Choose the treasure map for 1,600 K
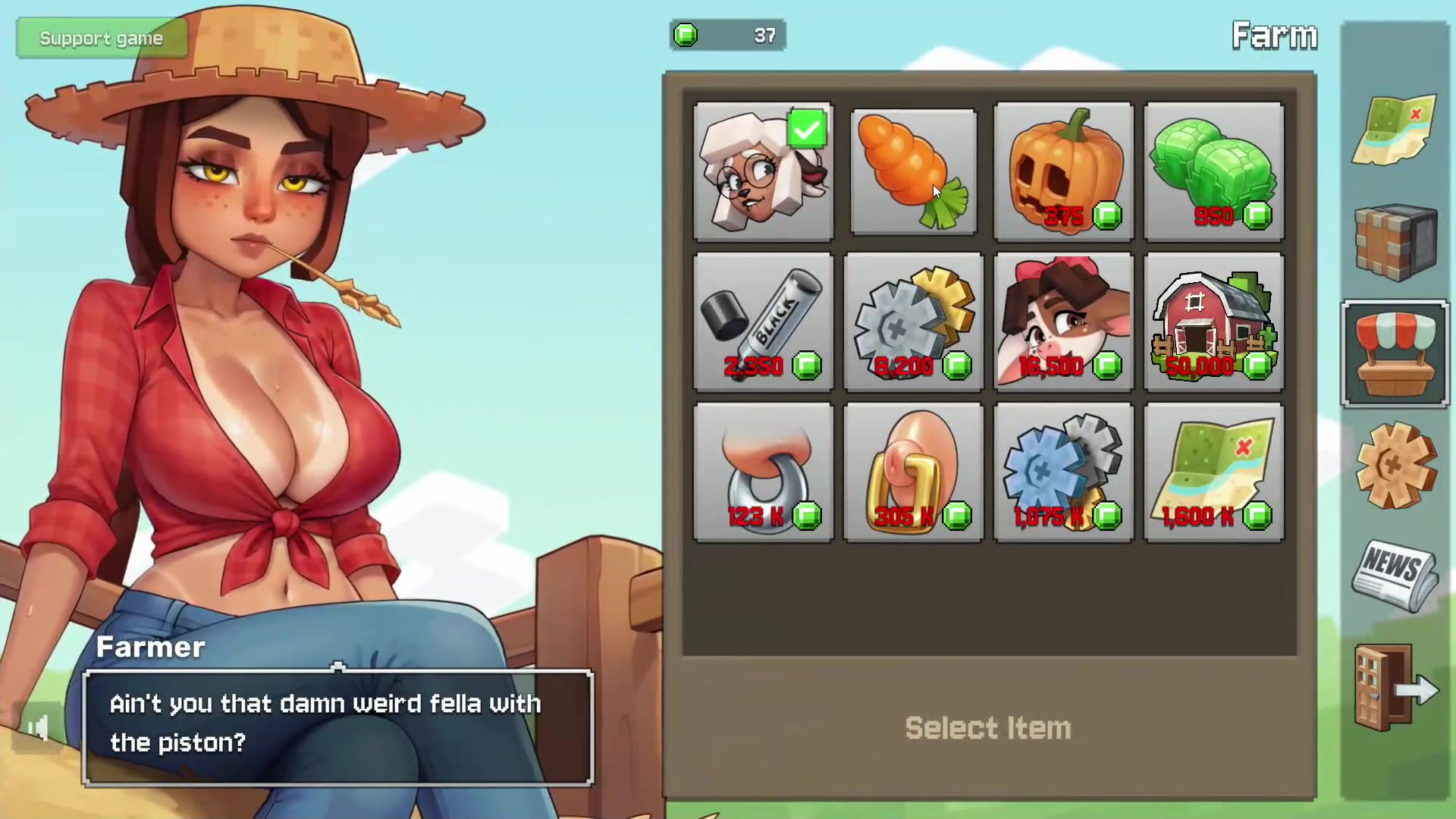Viewport: 1456px width, 819px height. [x=1213, y=472]
